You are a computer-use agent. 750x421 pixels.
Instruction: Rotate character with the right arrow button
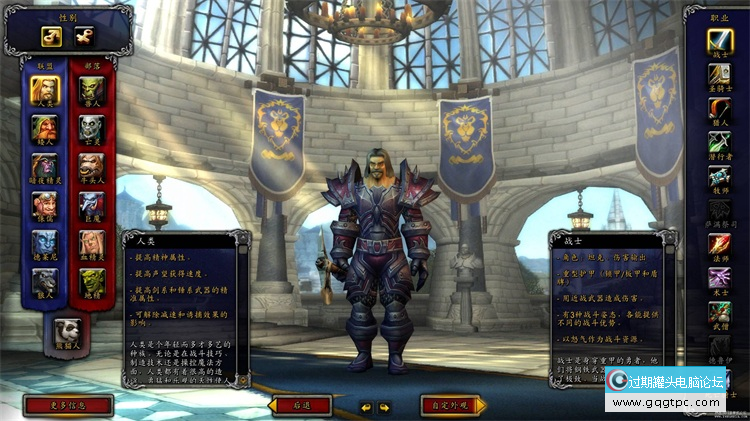[385, 407]
